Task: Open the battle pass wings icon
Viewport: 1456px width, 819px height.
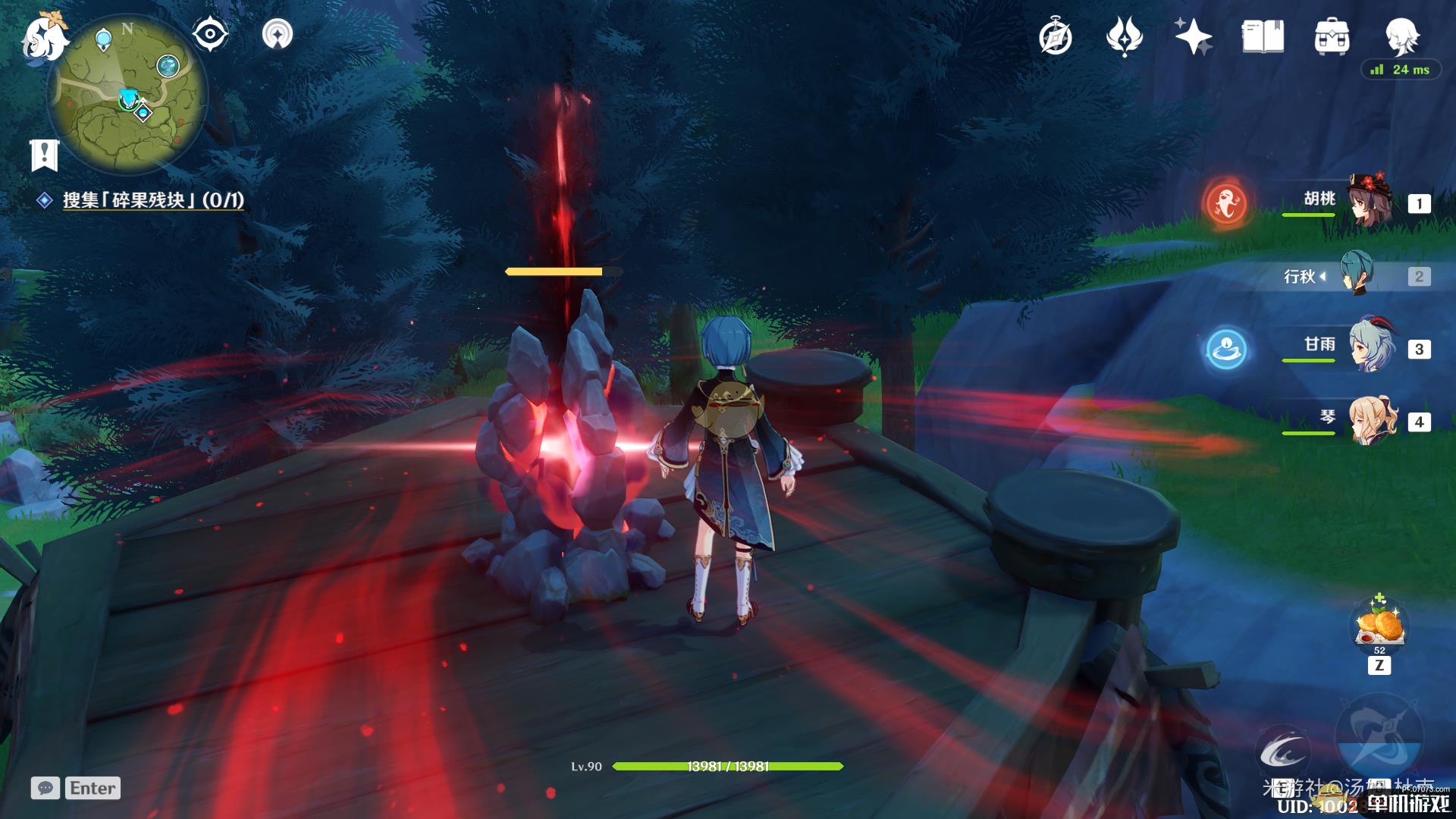Action: (1124, 36)
